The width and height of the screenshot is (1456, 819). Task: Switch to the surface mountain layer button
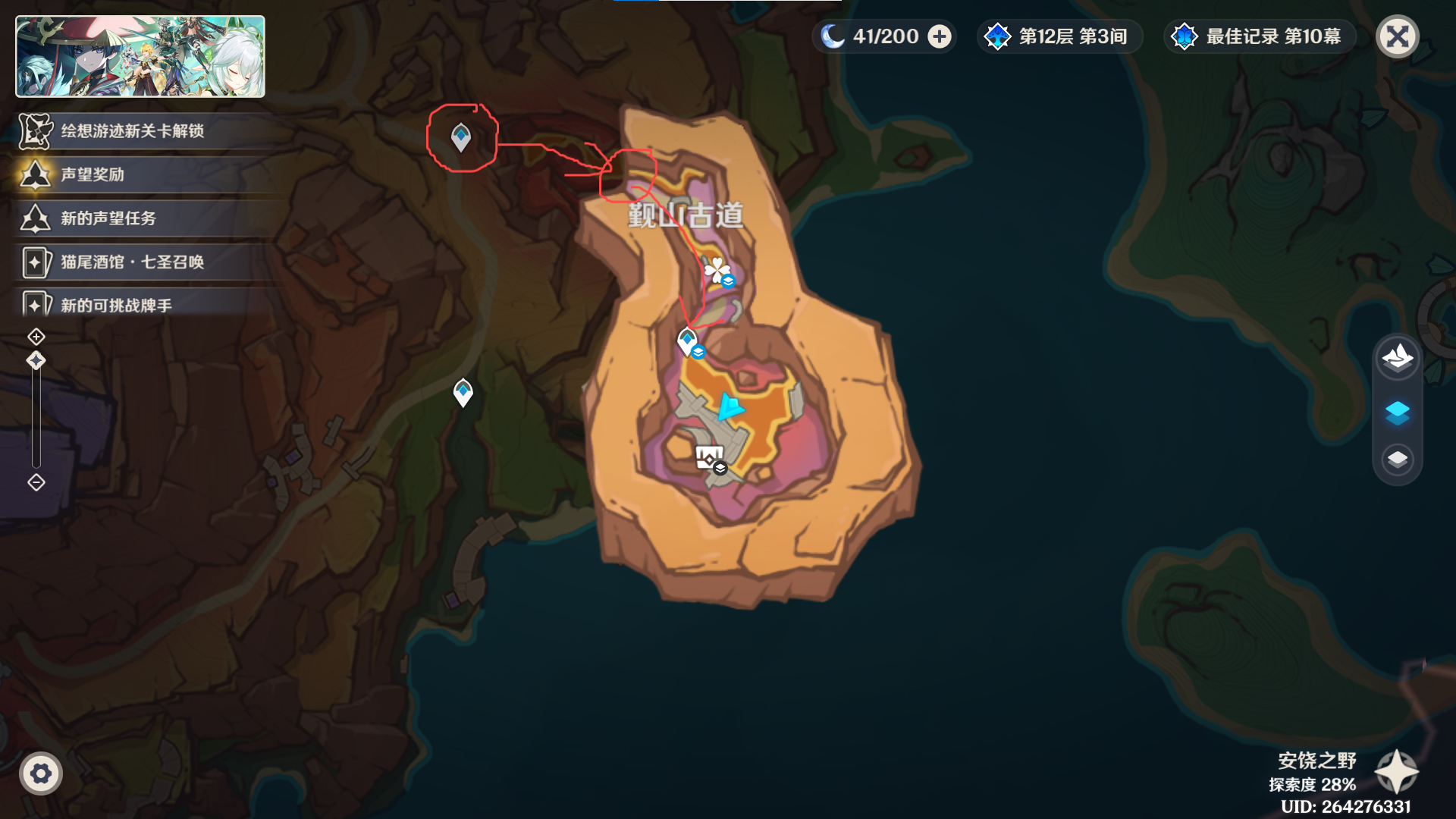(1397, 357)
